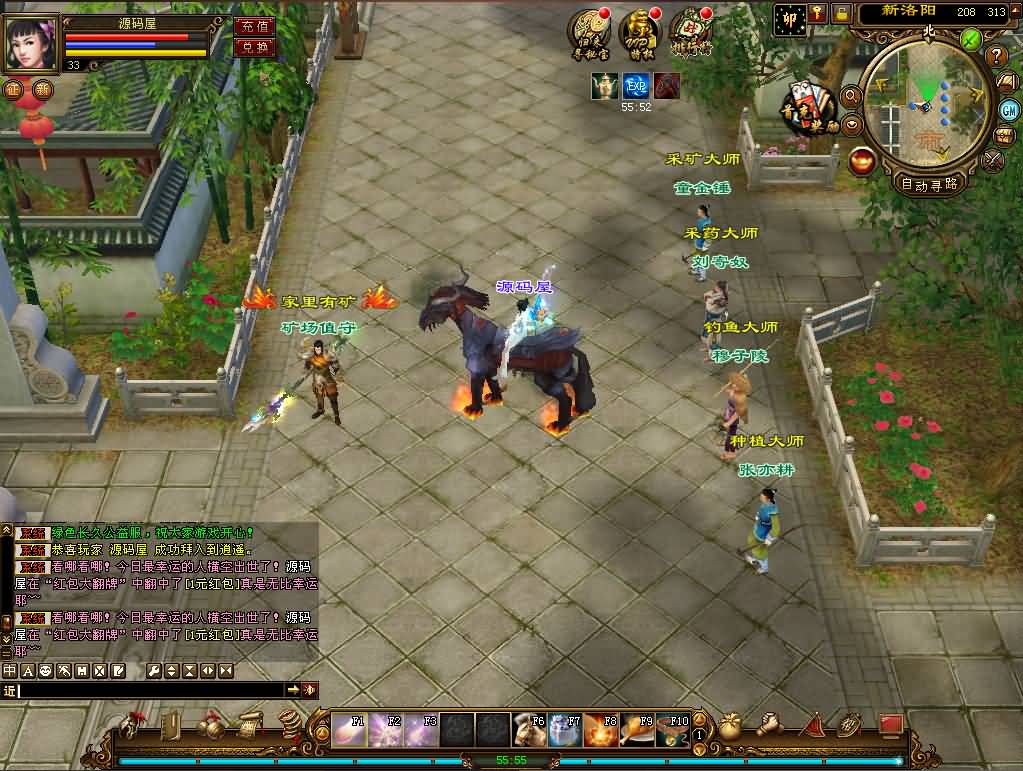Click the 兑换 exchange button
1023x771 pixels.
254,47
